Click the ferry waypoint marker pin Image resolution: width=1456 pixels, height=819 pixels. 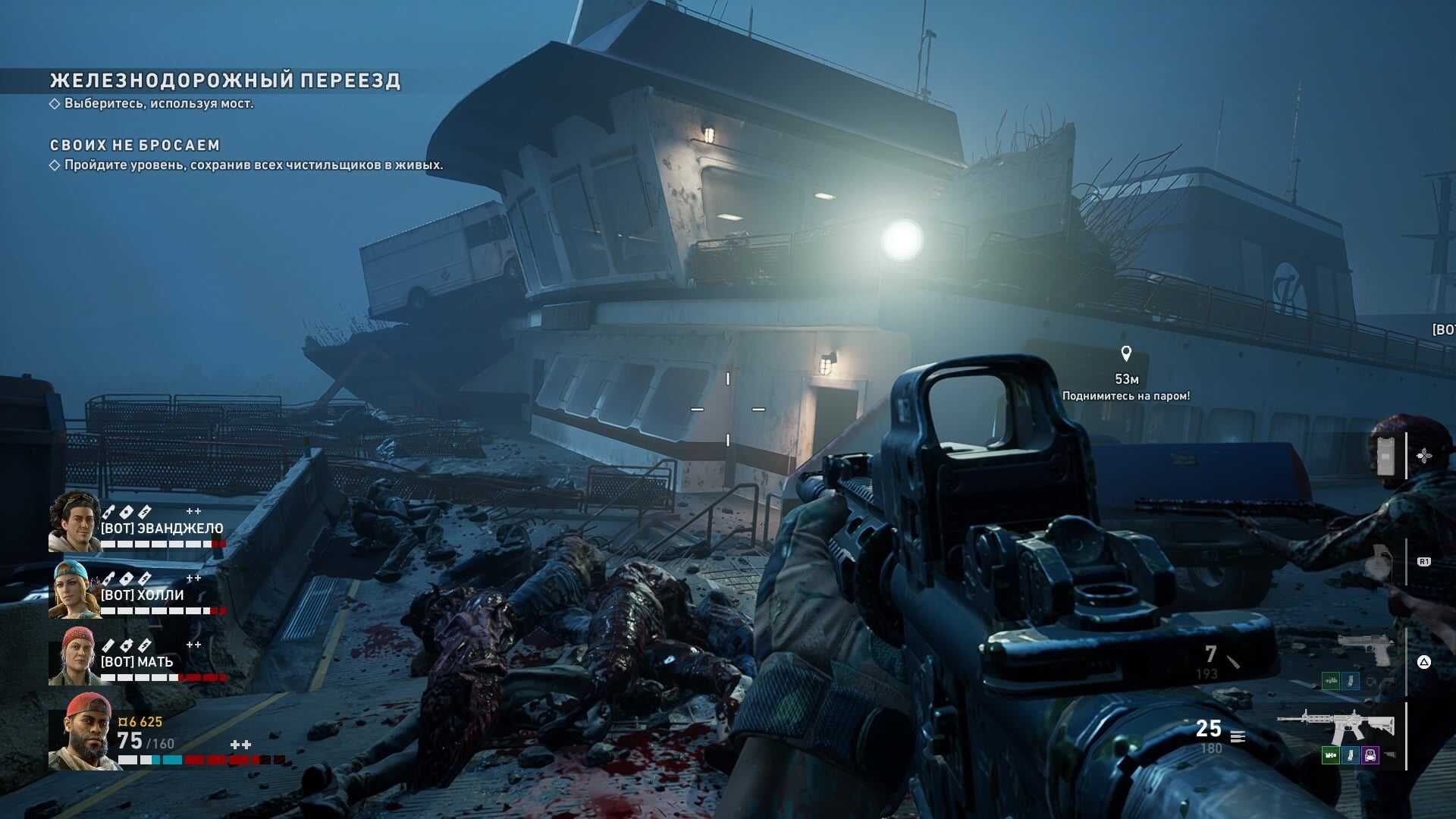[x=1126, y=353]
